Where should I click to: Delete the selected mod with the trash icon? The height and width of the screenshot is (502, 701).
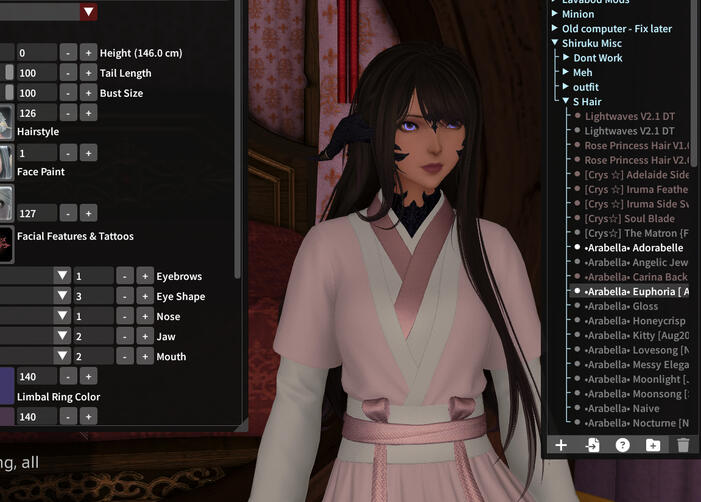coord(683,445)
